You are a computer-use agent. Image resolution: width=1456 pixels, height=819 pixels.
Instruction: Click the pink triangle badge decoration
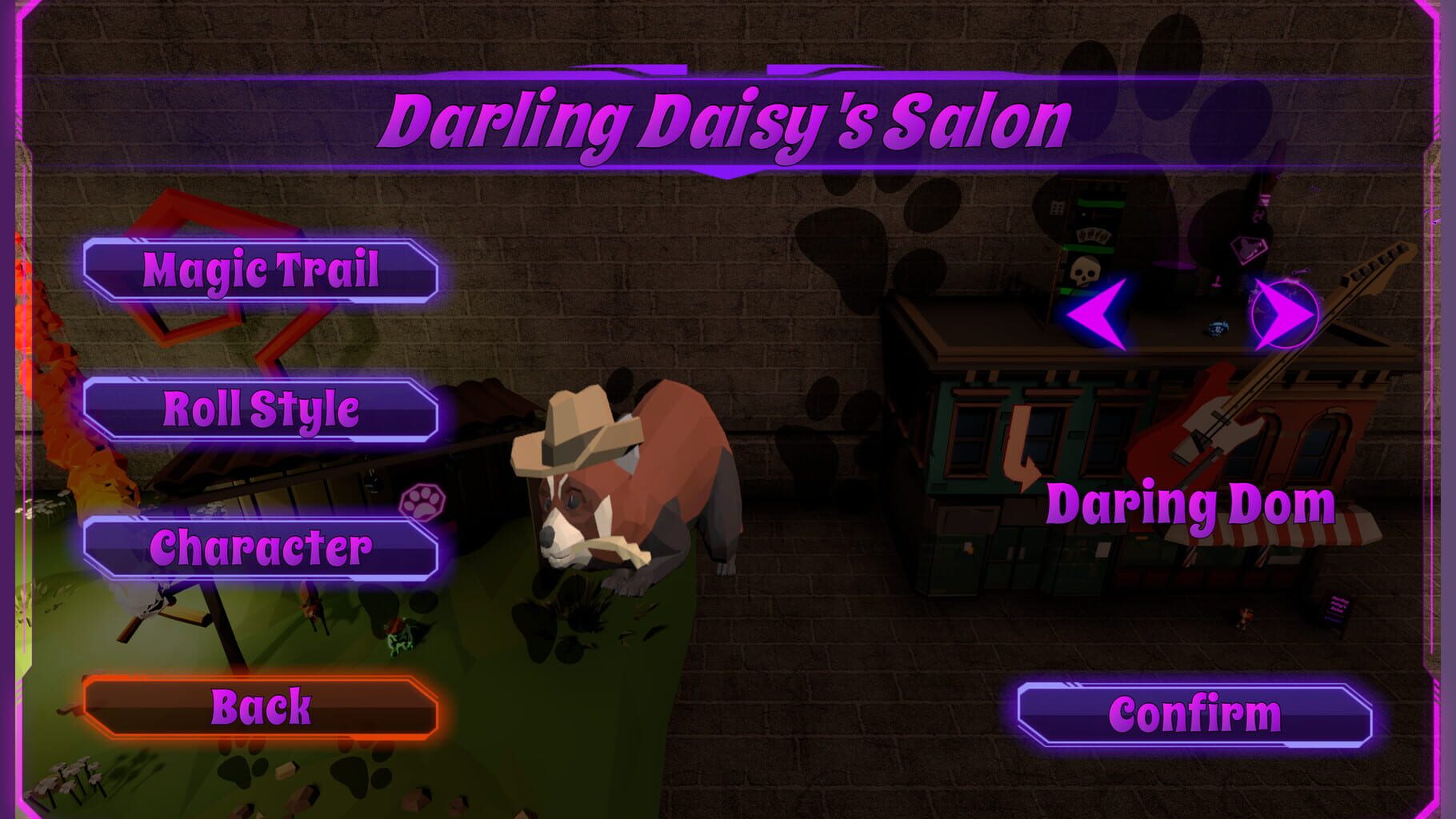pos(1248,250)
